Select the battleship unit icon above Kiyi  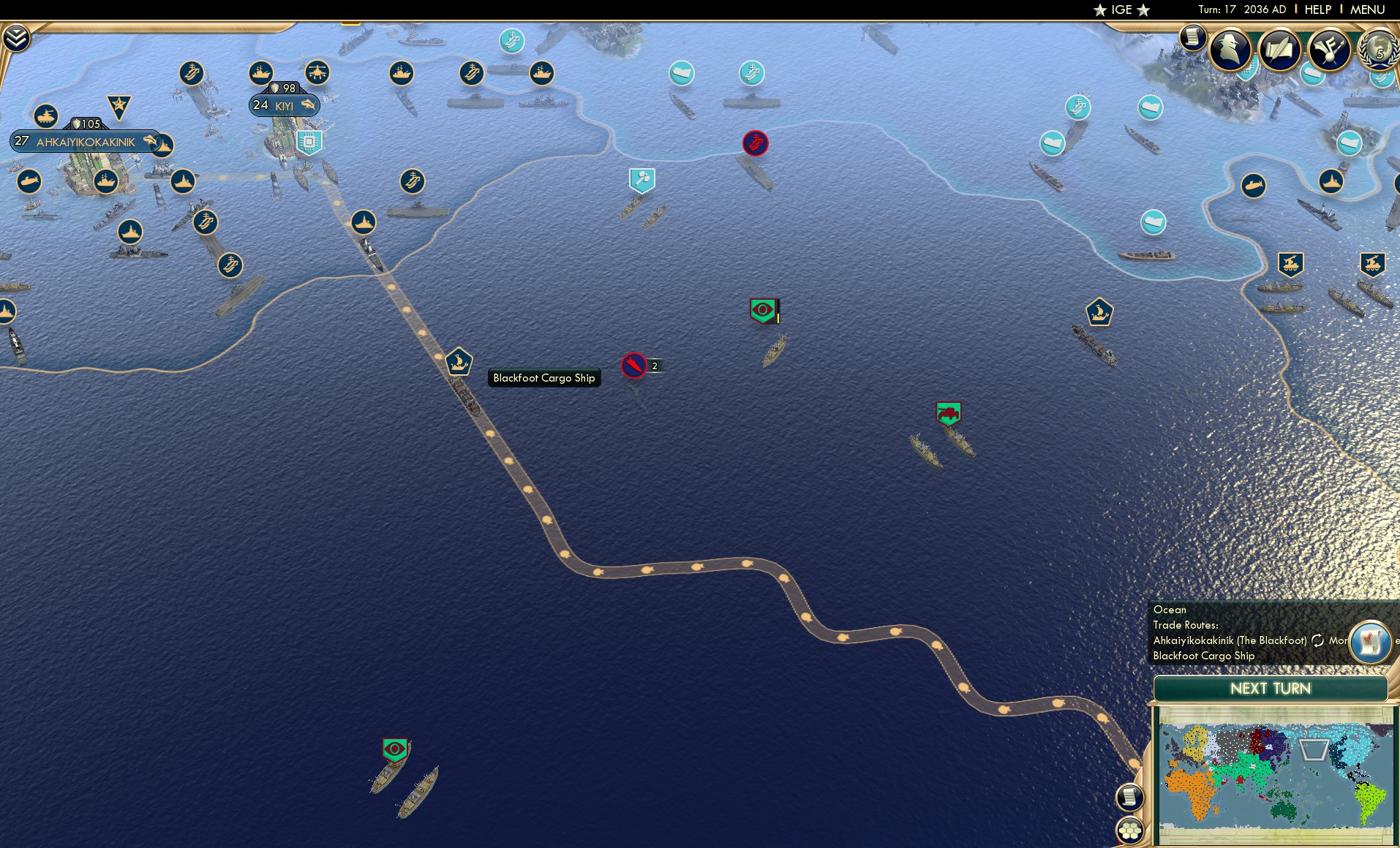260,73
